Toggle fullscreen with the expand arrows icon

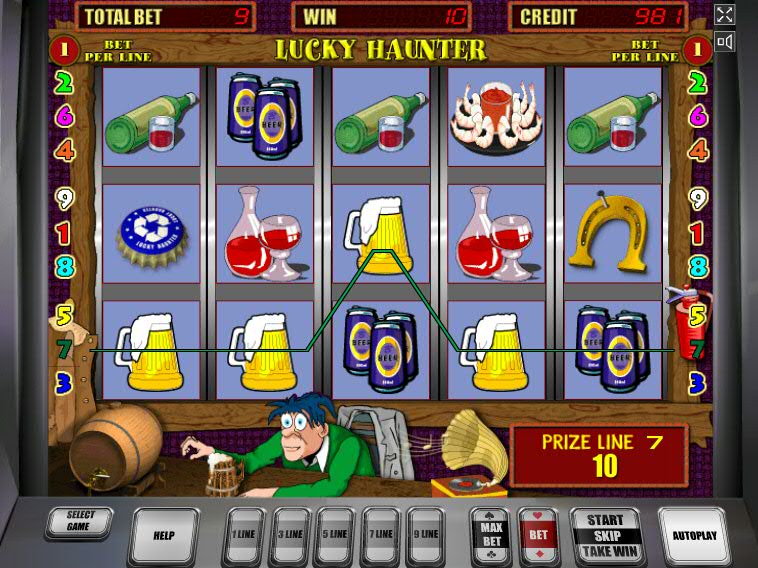click(x=725, y=14)
